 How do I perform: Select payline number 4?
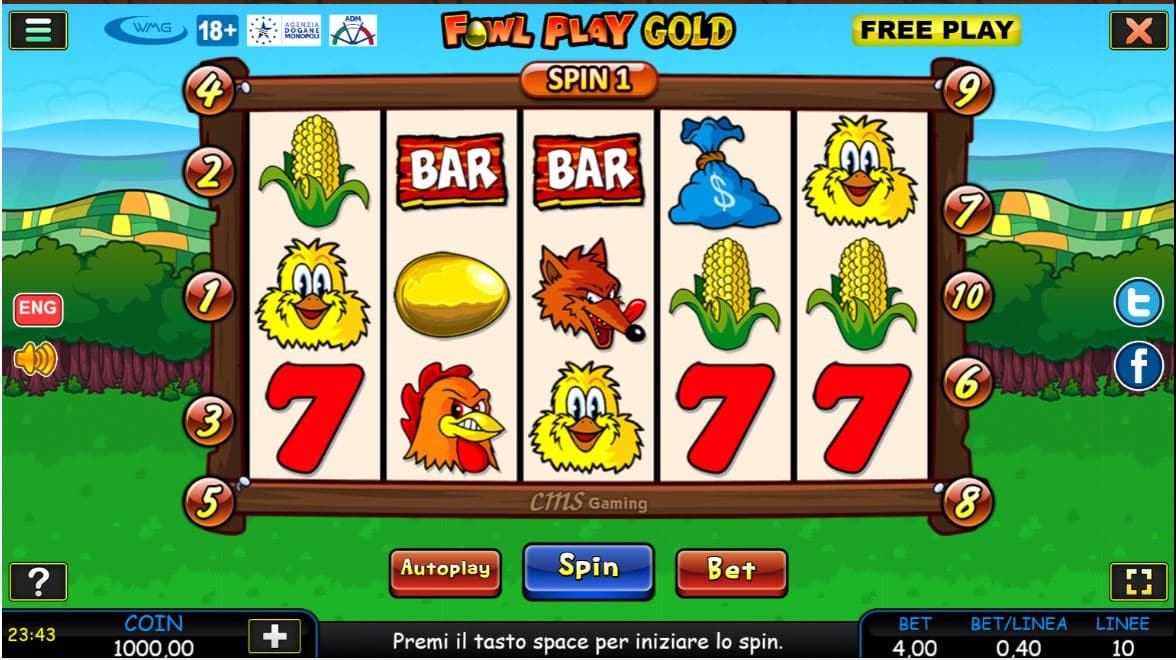click(x=209, y=91)
